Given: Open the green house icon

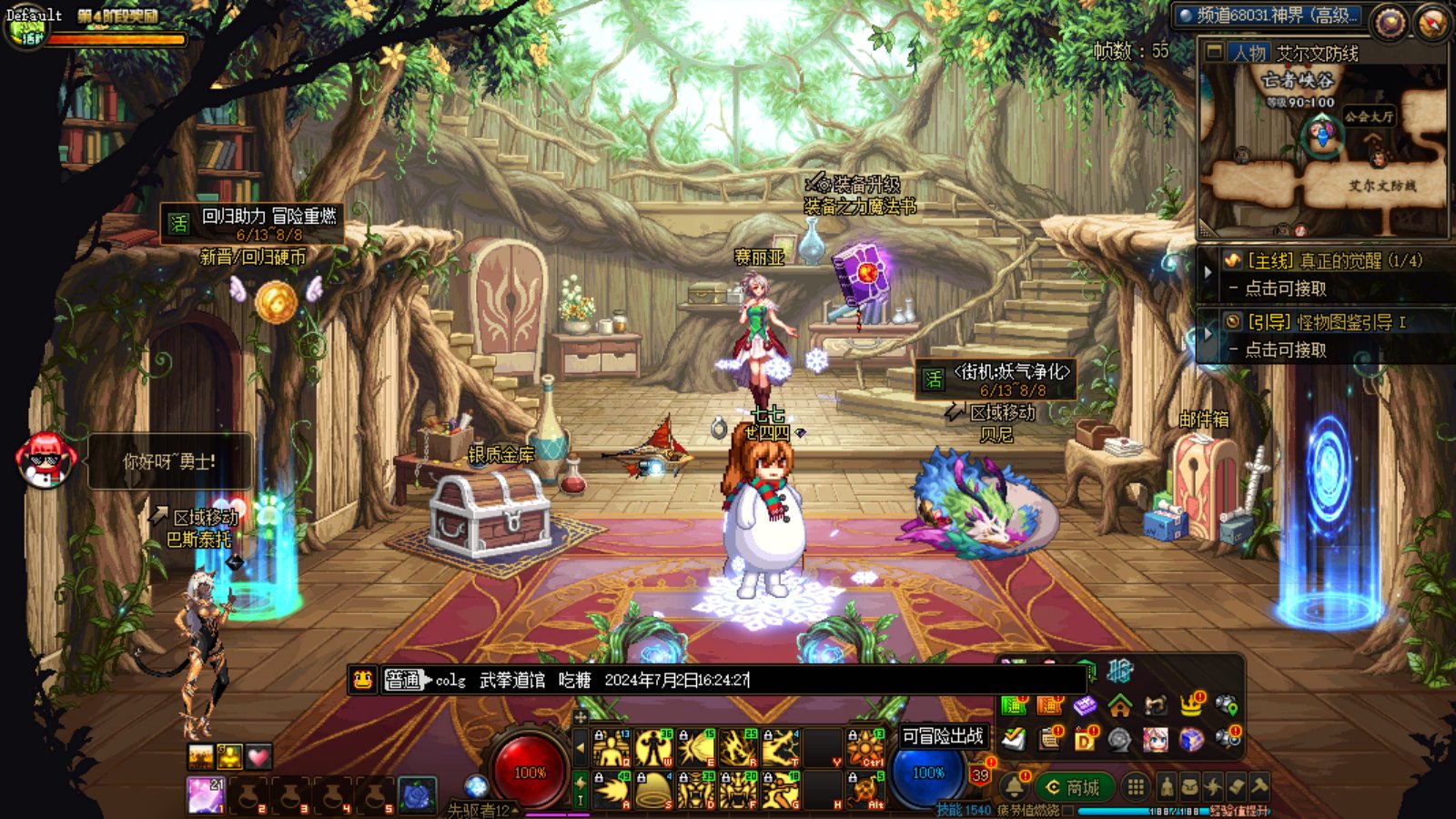Looking at the screenshot, I should pyautogui.click(x=1120, y=704).
